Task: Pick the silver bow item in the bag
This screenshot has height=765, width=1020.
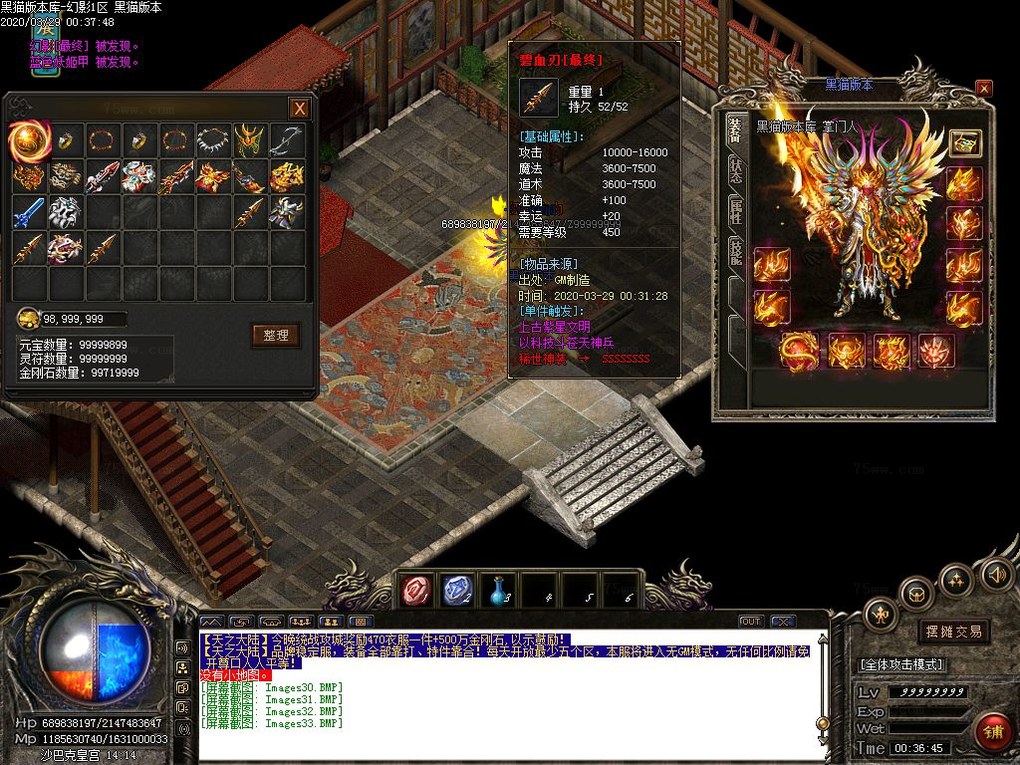Action: coord(286,141)
